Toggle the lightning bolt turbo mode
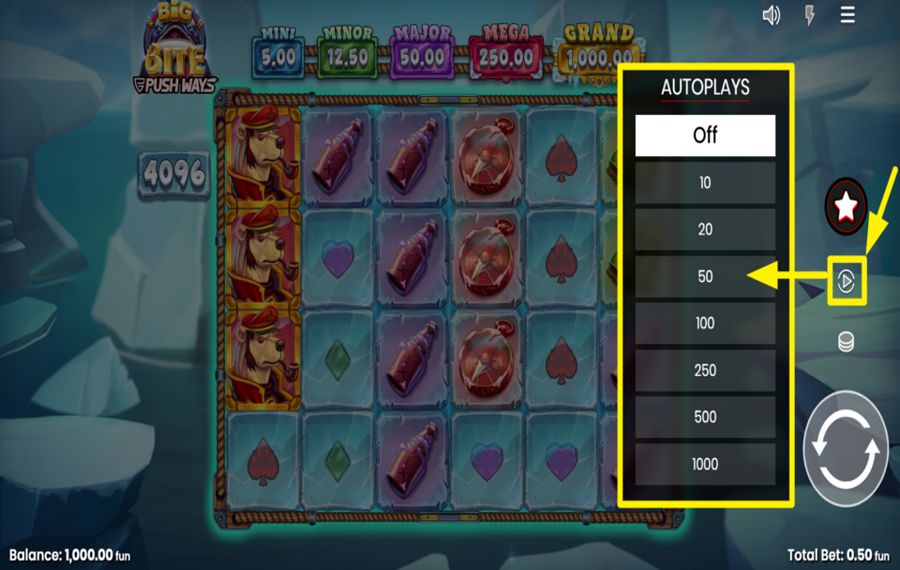This screenshot has height=570, width=900. (x=810, y=15)
